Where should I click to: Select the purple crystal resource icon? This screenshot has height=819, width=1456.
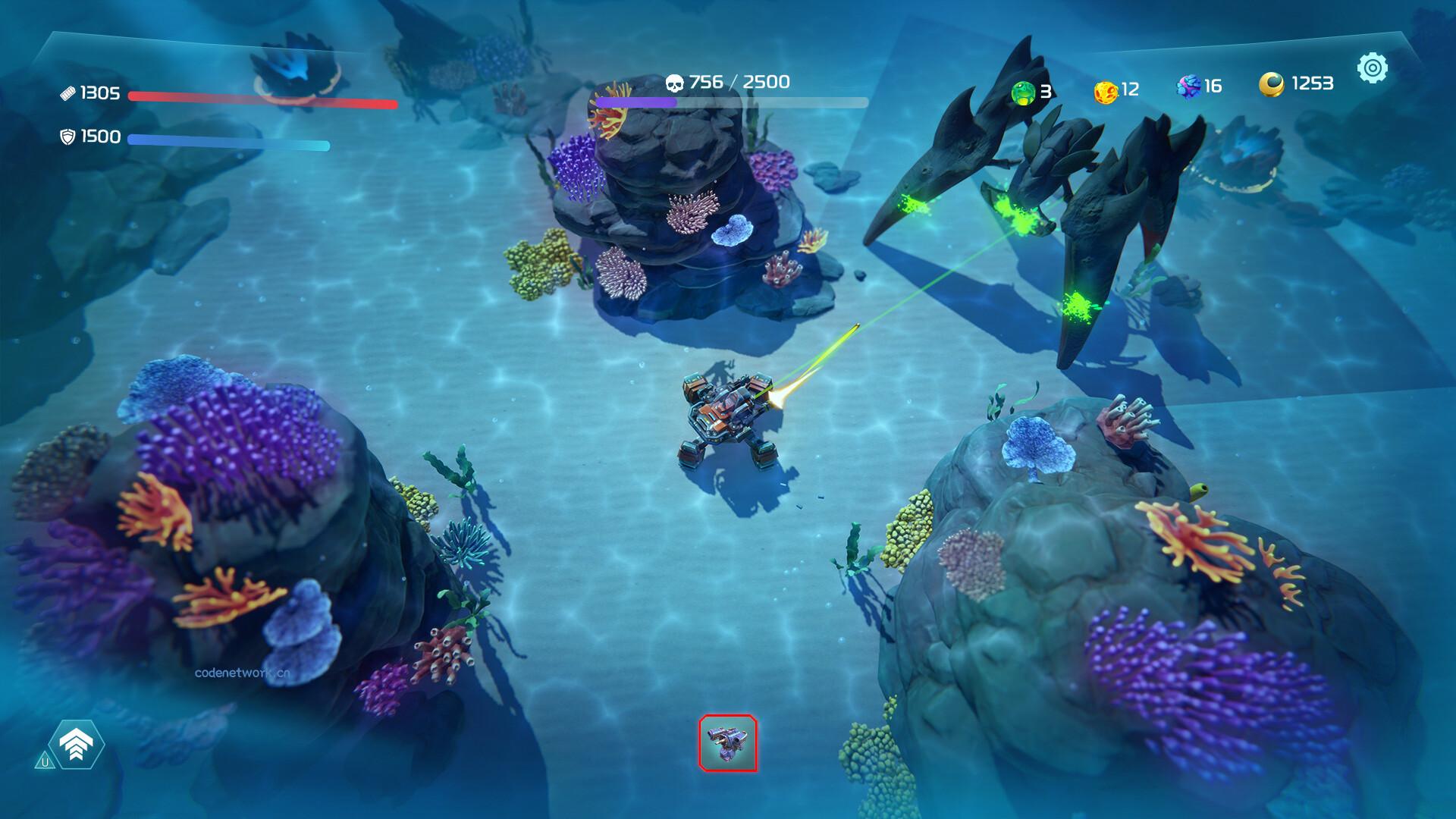[x=1188, y=86]
